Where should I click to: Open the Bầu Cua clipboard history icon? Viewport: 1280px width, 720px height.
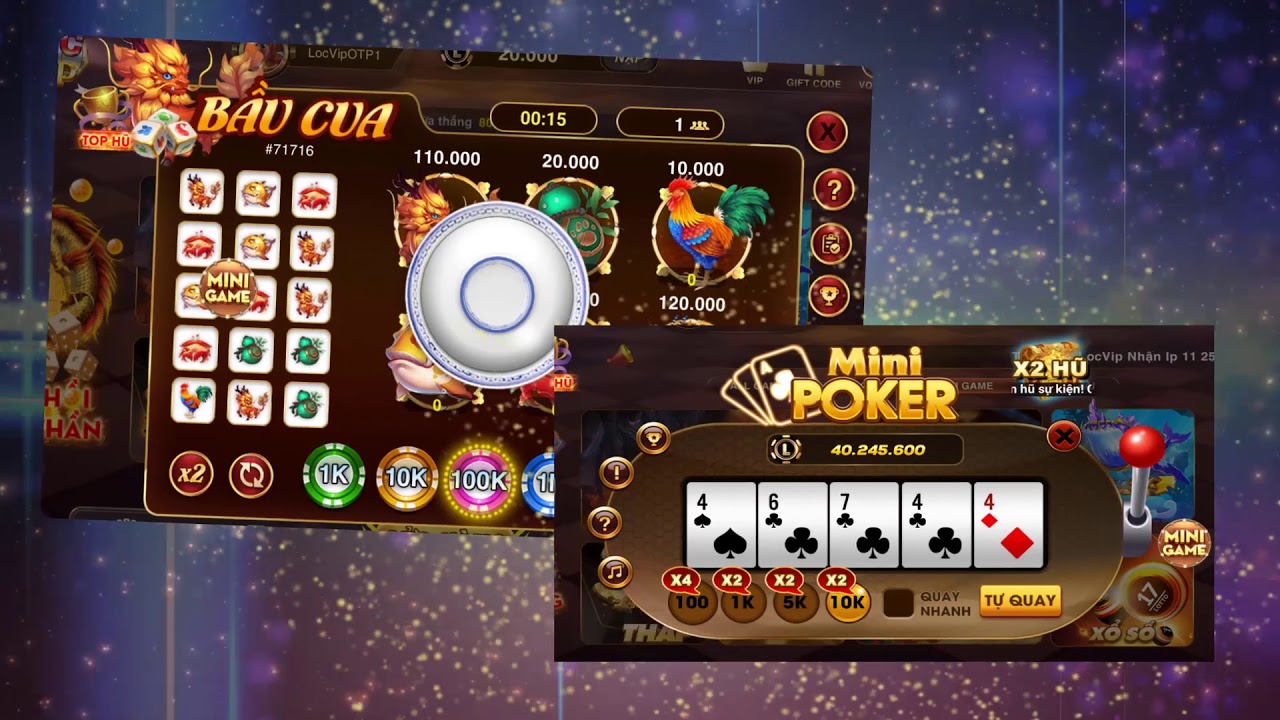[830, 243]
